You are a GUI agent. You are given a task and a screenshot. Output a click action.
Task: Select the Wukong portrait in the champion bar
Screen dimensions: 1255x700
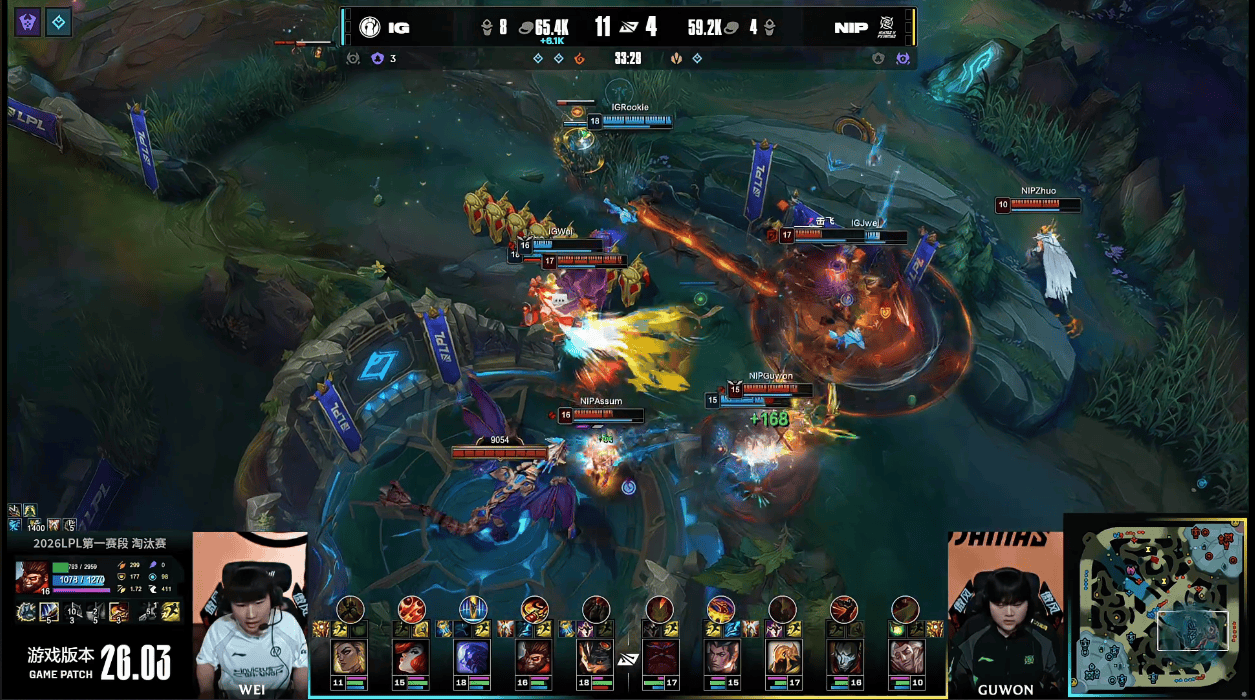[x=535, y=658]
